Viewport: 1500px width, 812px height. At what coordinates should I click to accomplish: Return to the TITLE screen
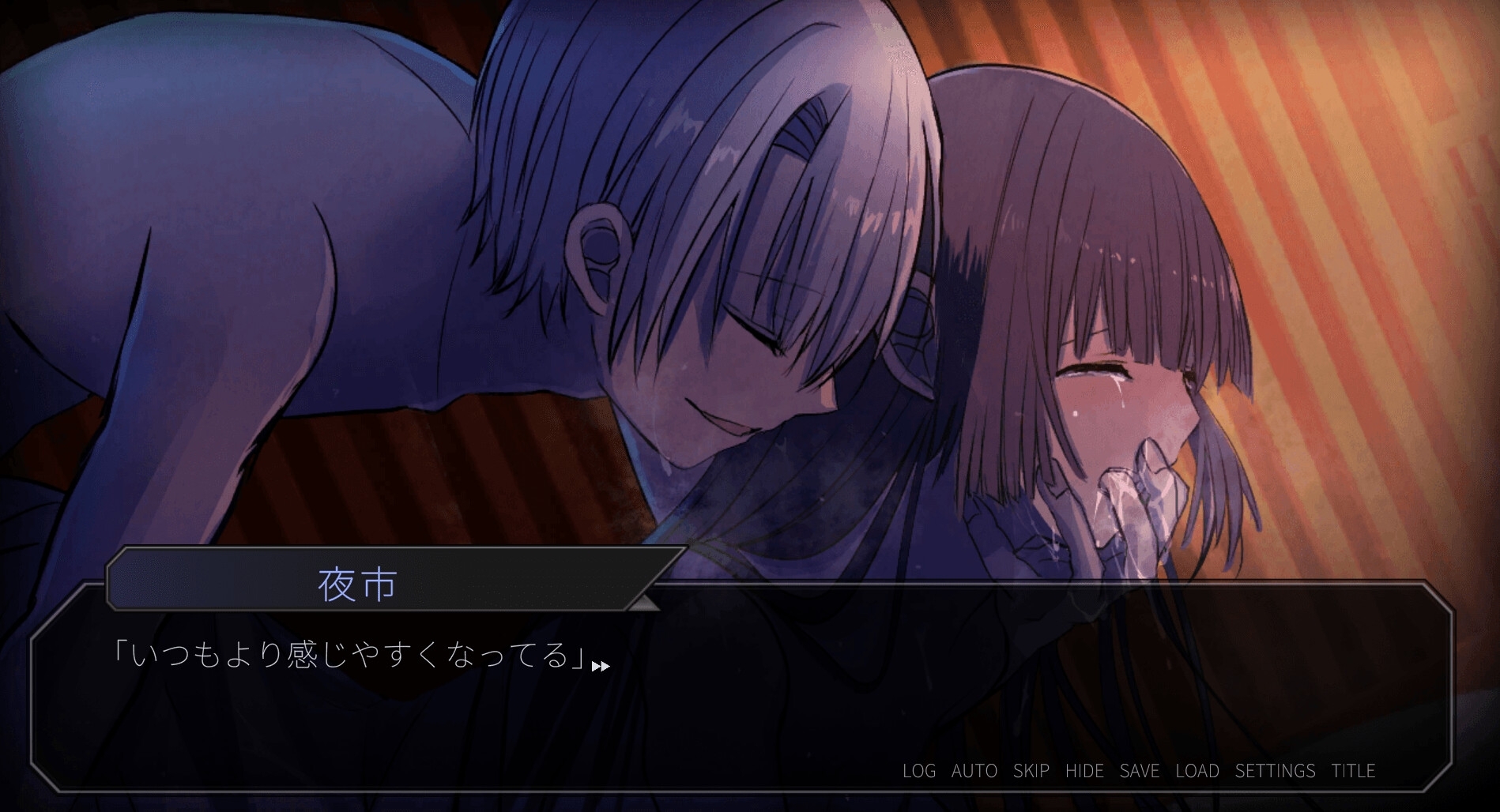pyautogui.click(x=1353, y=771)
